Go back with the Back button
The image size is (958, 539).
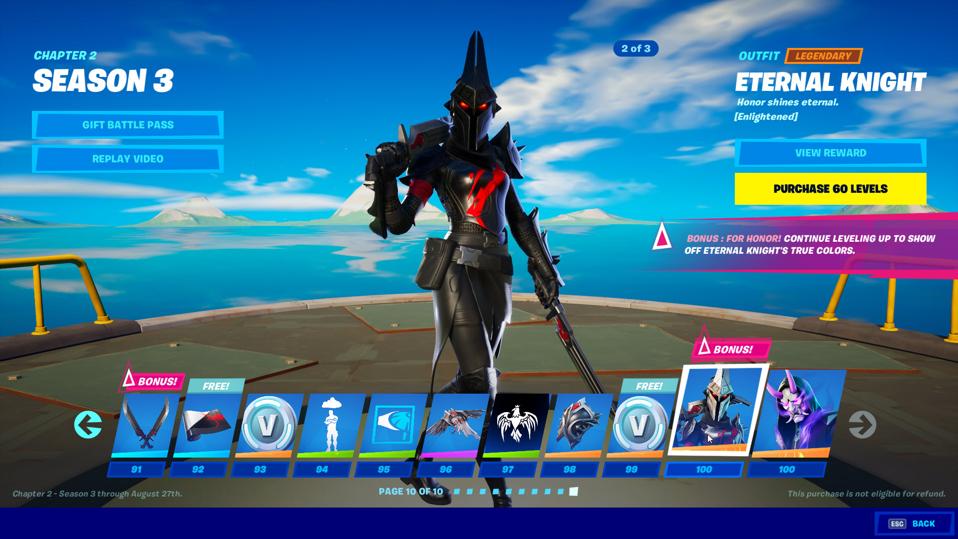pos(911,523)
